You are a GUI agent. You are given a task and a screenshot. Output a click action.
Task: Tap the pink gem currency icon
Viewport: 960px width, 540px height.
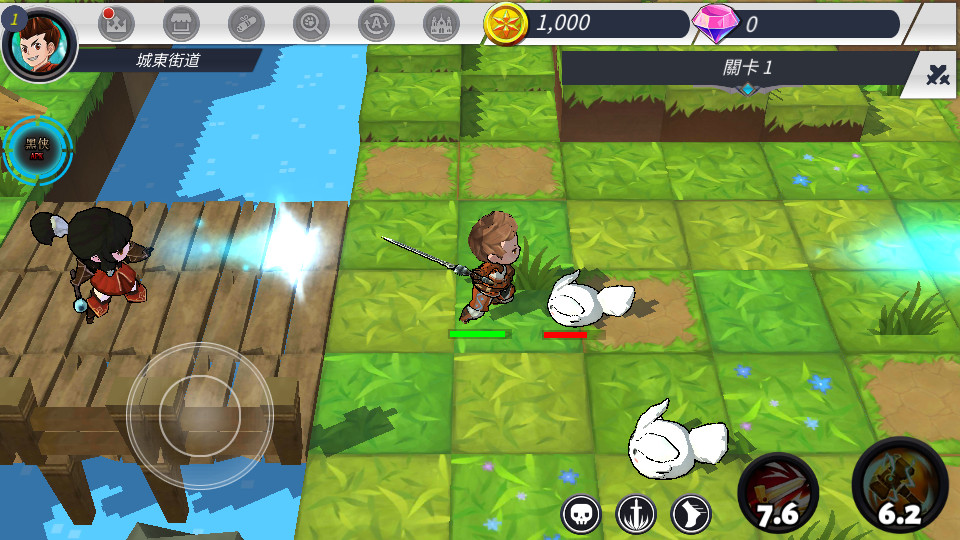pyautogui.click(x=715, y=23)
